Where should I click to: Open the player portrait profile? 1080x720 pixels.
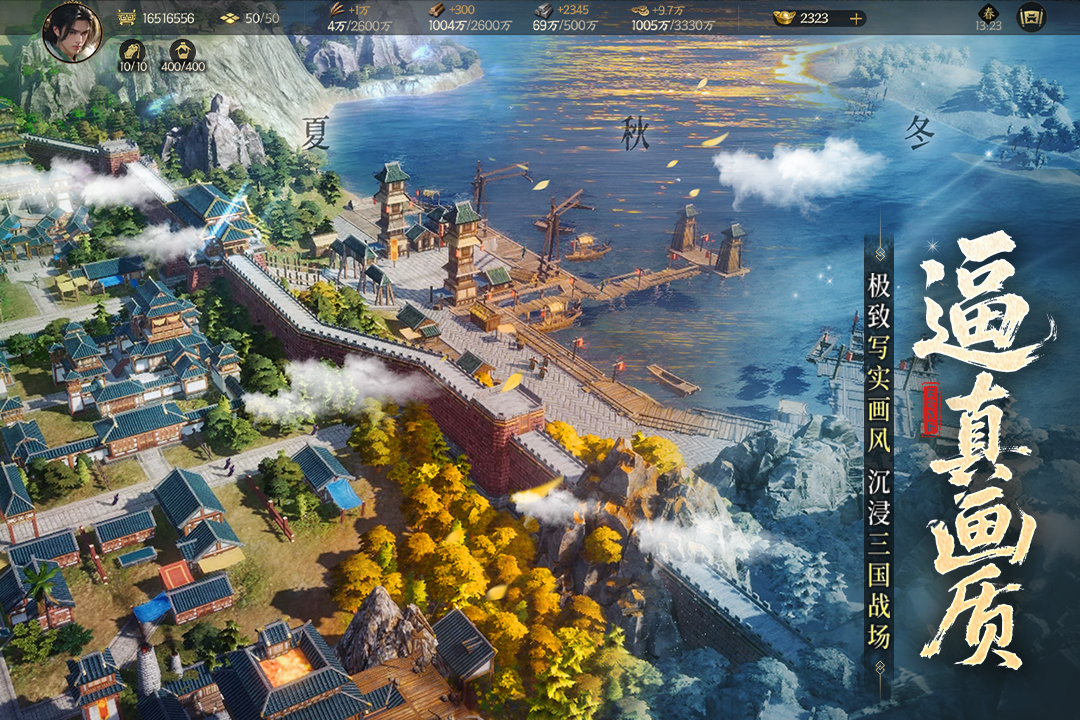72,32
